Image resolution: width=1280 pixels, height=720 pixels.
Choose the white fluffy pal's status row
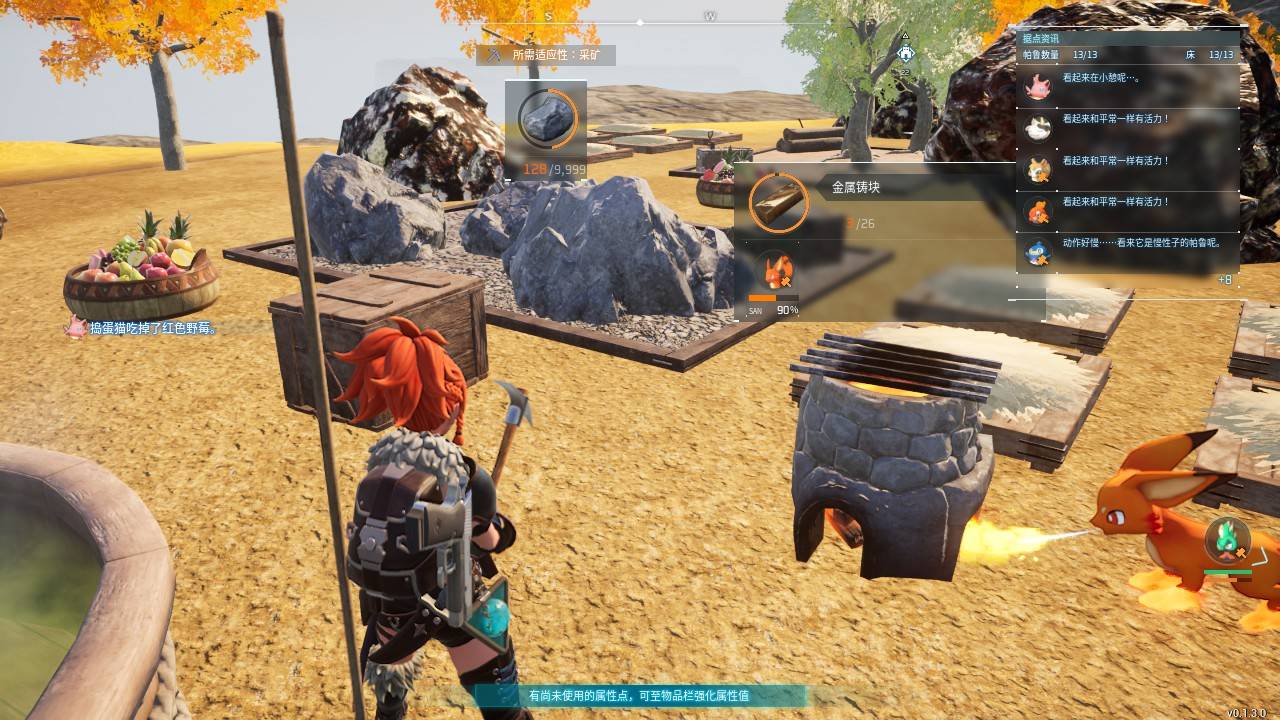click(x=1128, y=128)
